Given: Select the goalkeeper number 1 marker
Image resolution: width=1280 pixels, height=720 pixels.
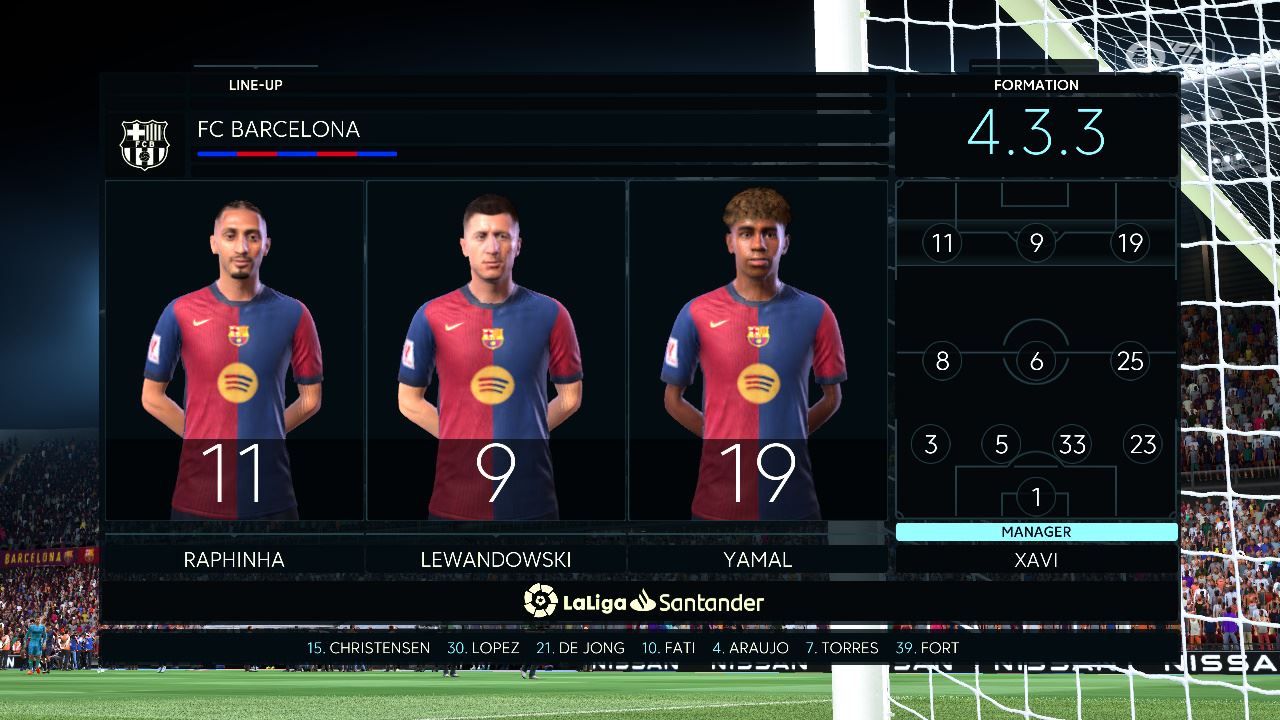Looking at the screenshot, I should 1036,496.
